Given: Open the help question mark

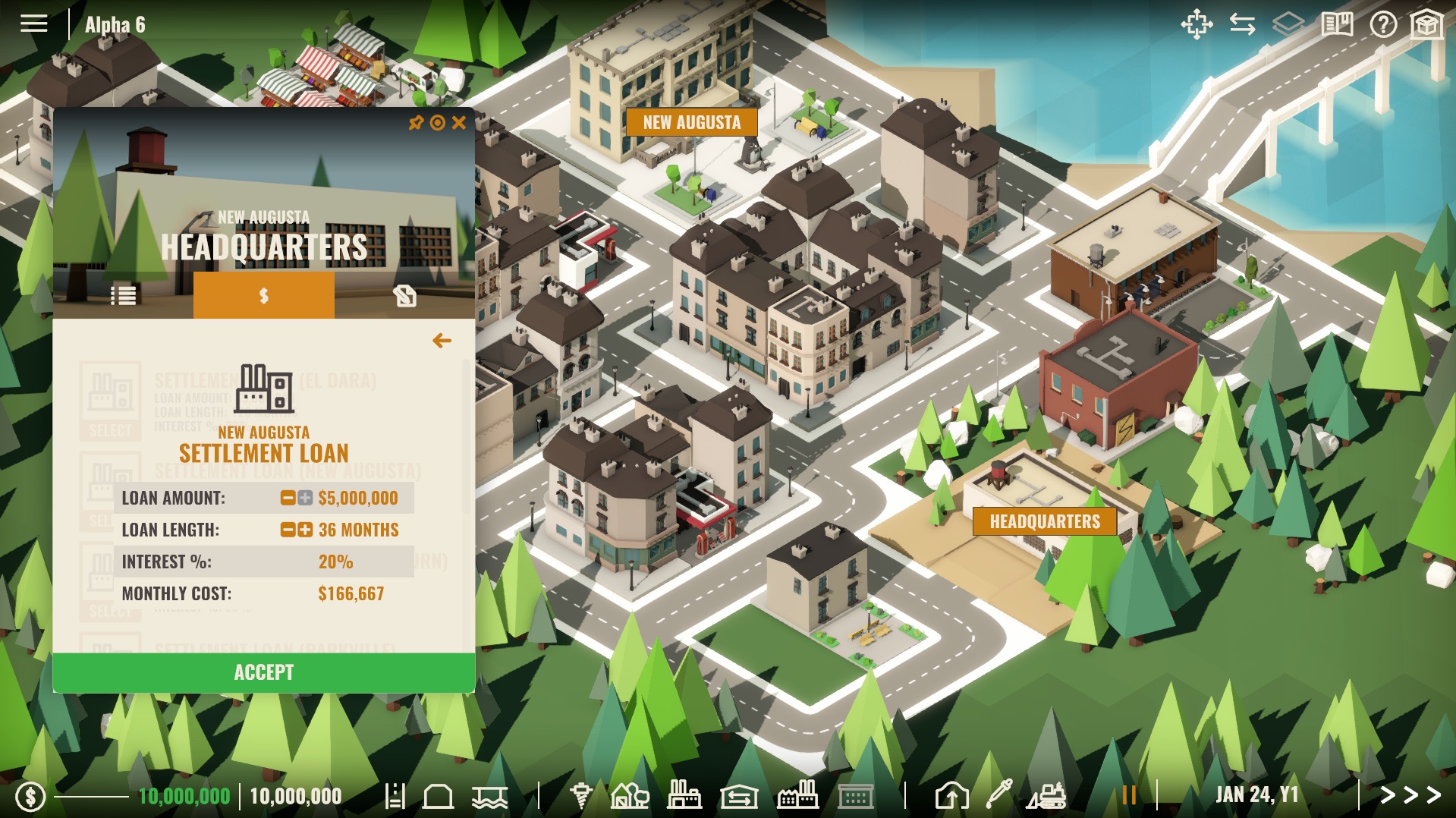Looking at the screenshot, I should pyautogui.click(x=1382, y=25).
